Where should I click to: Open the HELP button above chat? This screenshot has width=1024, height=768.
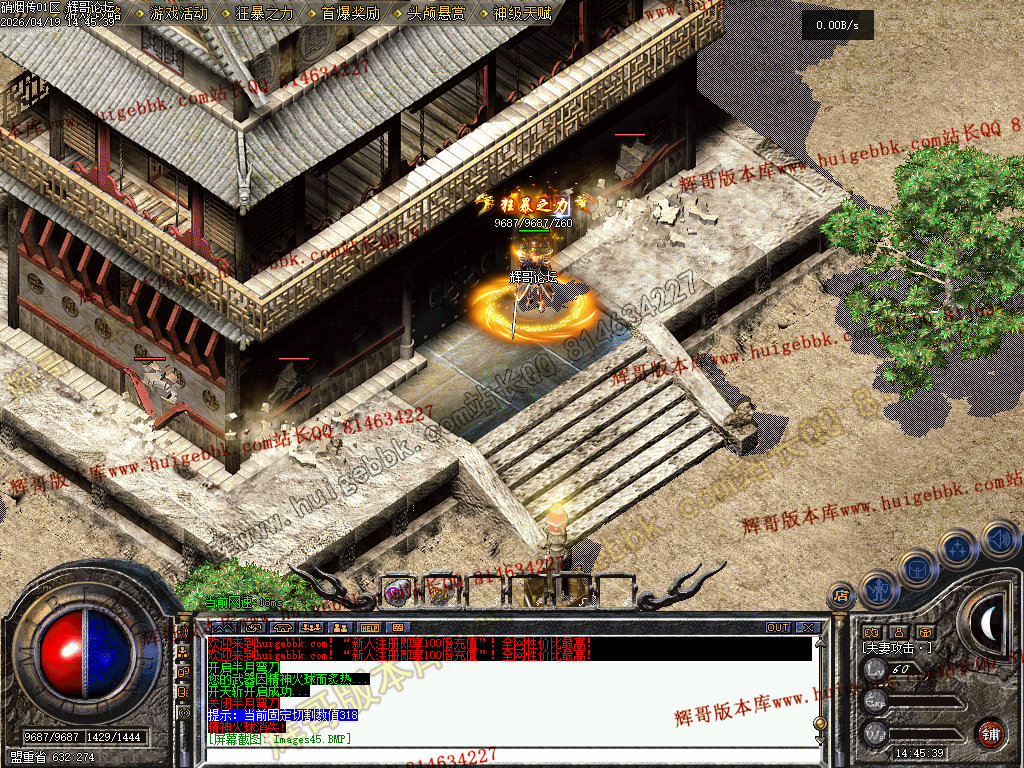pos(370,628)
